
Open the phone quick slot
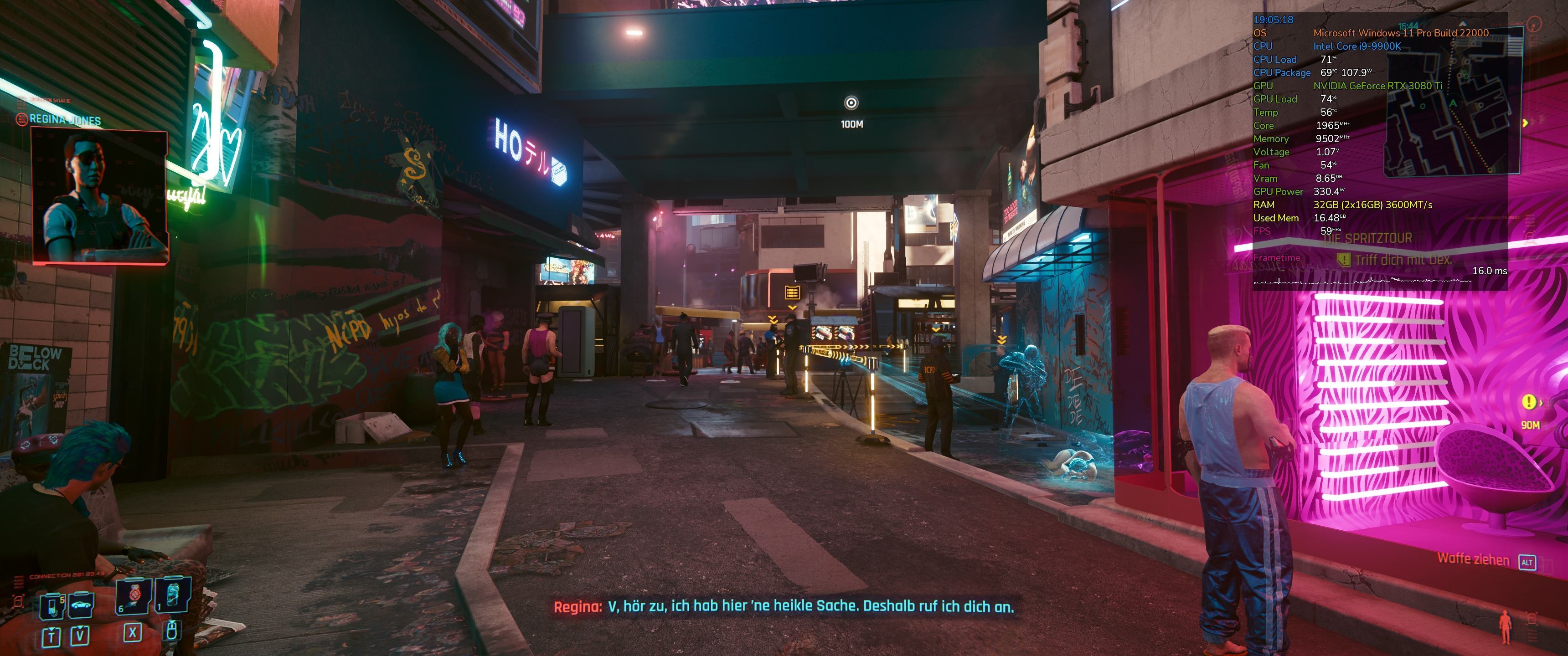tap(52, 606)
